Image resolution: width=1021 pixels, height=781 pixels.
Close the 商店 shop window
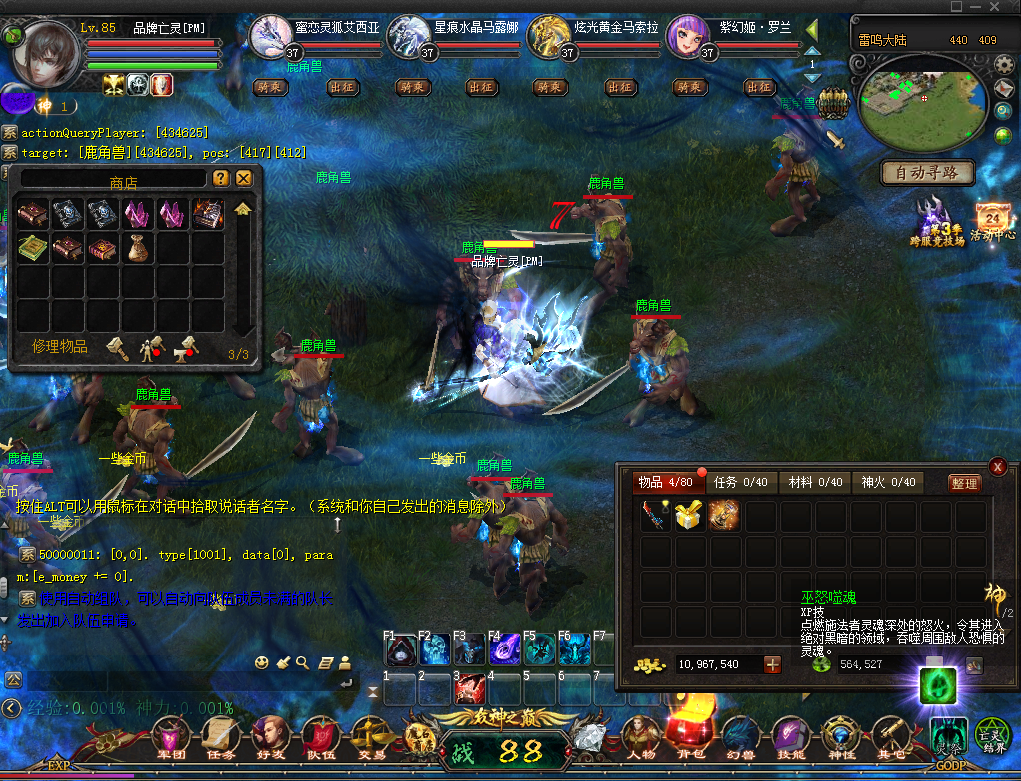pyautogui.click(x=243, y=179)
